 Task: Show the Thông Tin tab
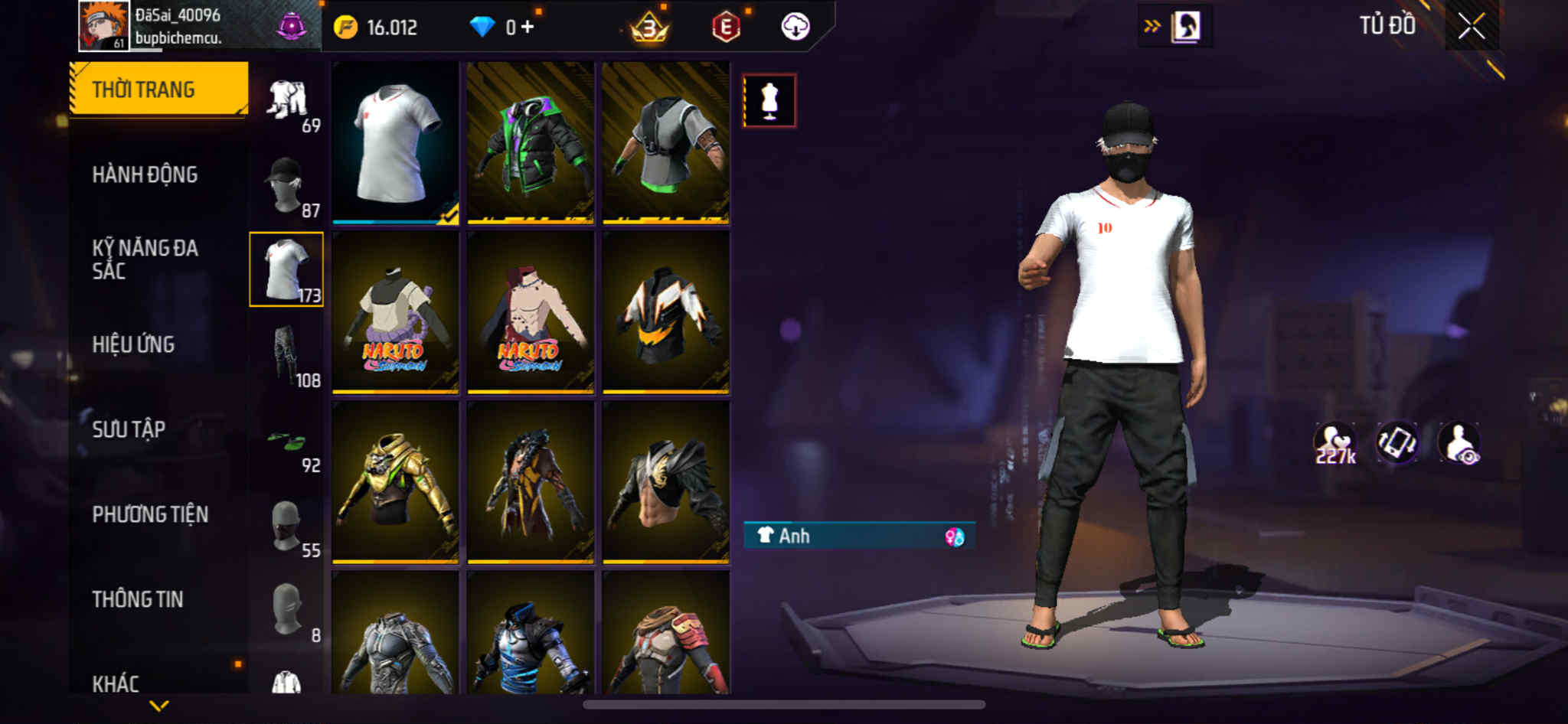(x=138, y=599)
